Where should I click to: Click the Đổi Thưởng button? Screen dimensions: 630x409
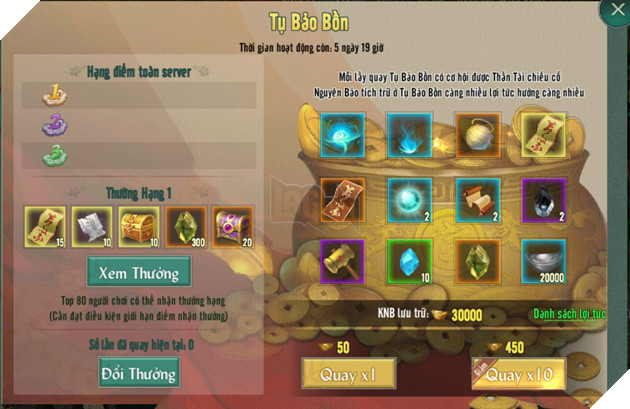coord(138,373)
